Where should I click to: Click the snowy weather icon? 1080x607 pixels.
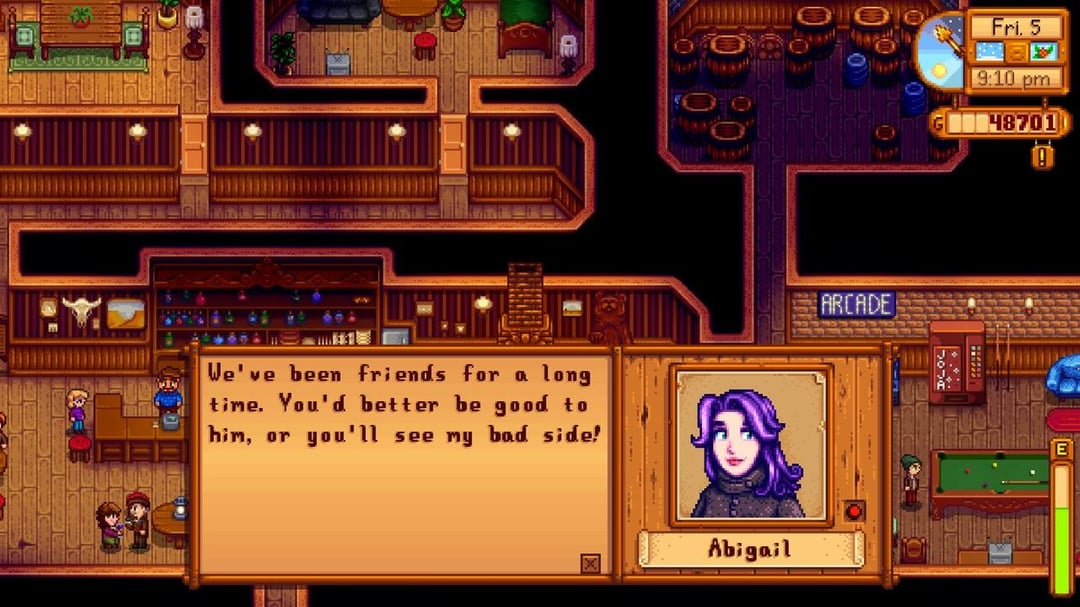pyautogui.click(x=988, y=51)
